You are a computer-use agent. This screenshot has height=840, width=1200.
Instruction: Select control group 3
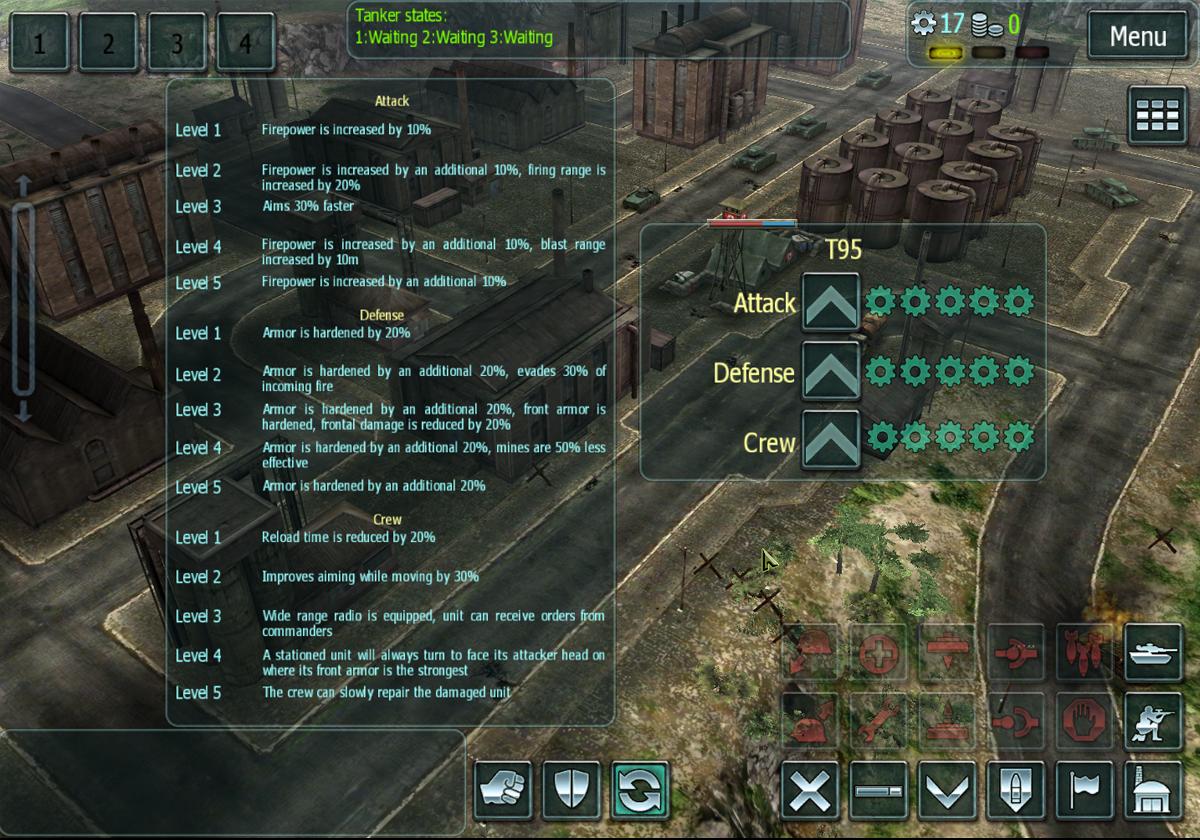coord(177,43)
